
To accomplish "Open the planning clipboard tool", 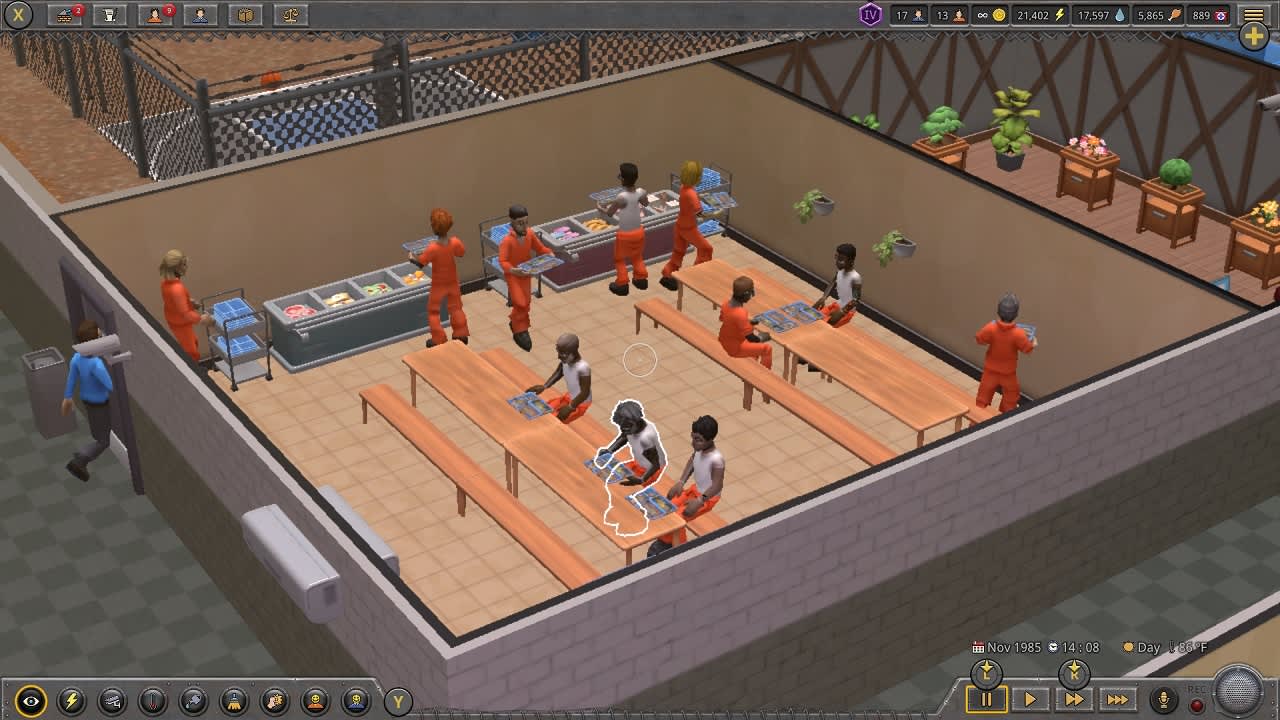I will [x=108, y=15].
